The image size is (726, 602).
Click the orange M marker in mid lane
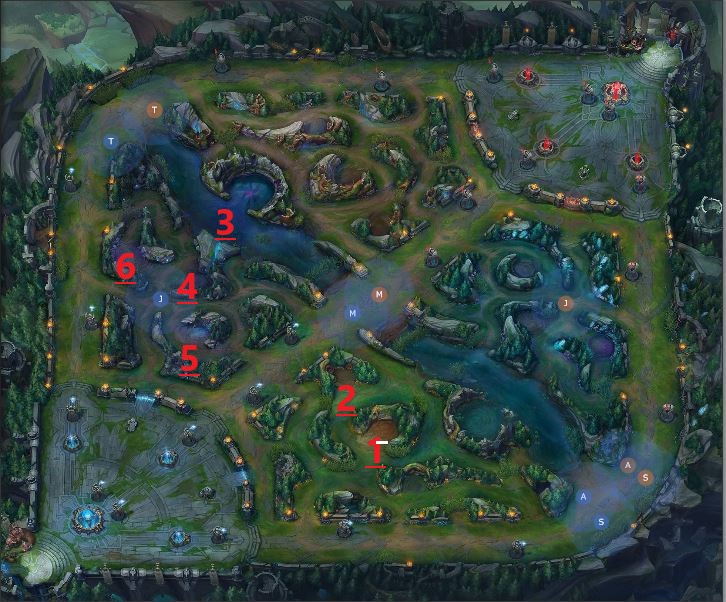[378, 294]
